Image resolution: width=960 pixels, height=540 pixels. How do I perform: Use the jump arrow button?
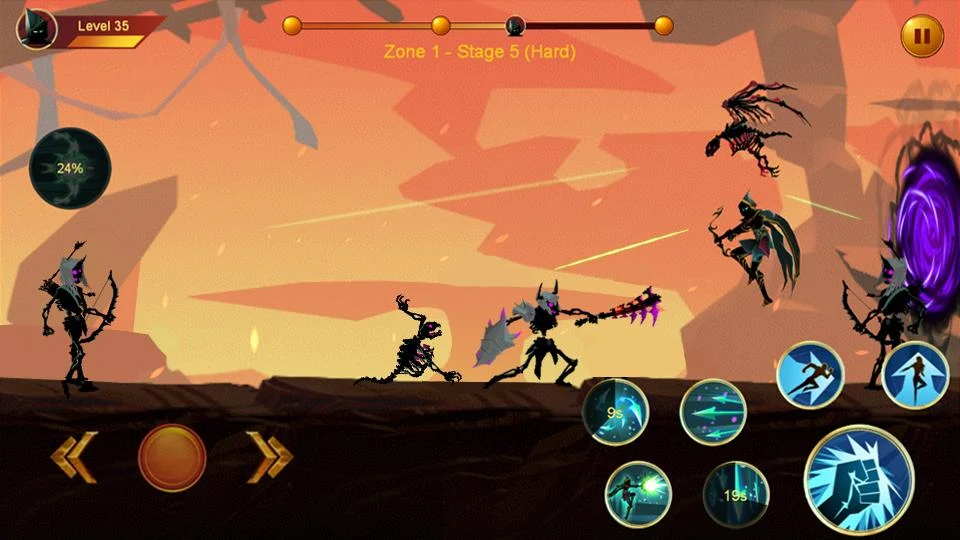pyautogui.click(x=915, y=375)
